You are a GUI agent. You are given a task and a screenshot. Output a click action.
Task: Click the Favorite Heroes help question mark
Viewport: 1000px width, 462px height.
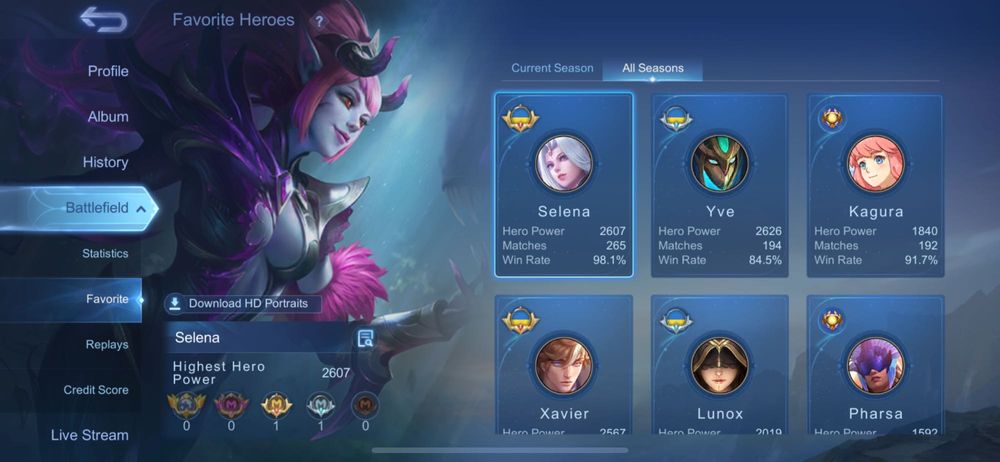pyautogui.click(x=319, y=21)
